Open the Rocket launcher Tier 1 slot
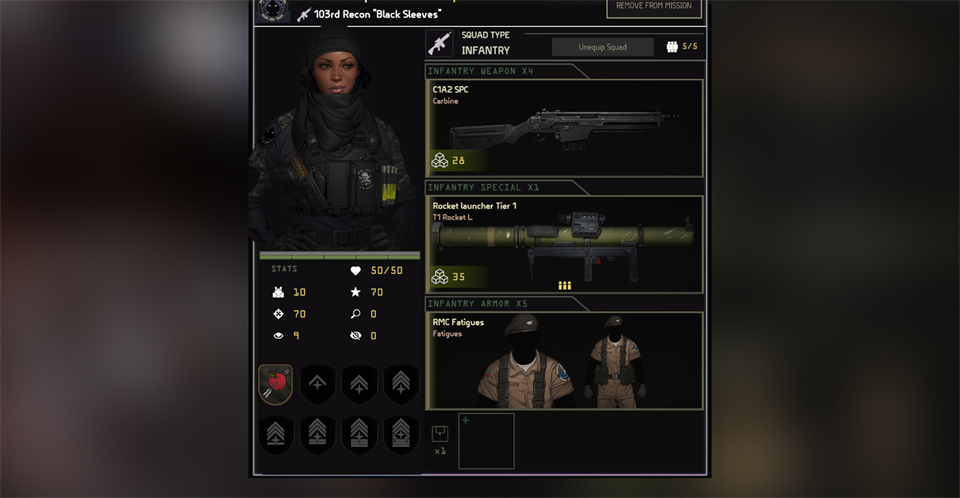The height and width of the screenshot is (498, 960). point(565,244)
